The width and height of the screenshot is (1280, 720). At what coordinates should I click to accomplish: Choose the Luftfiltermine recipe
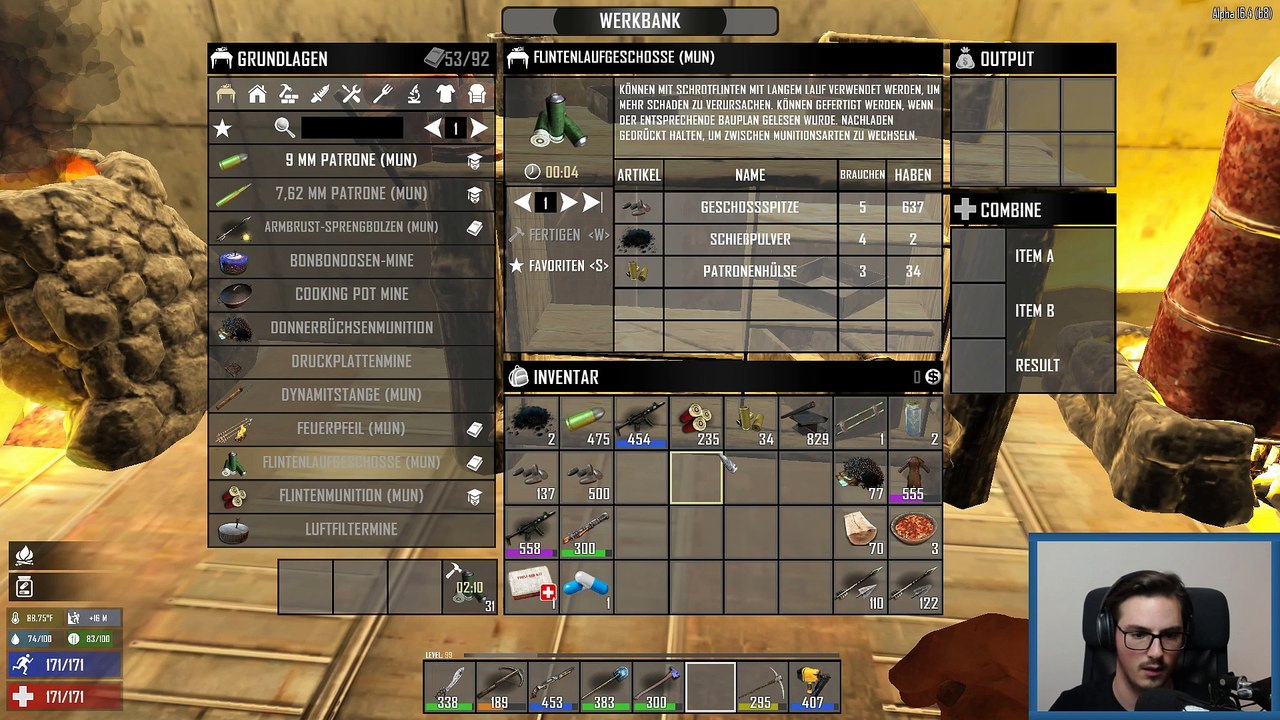351,529
